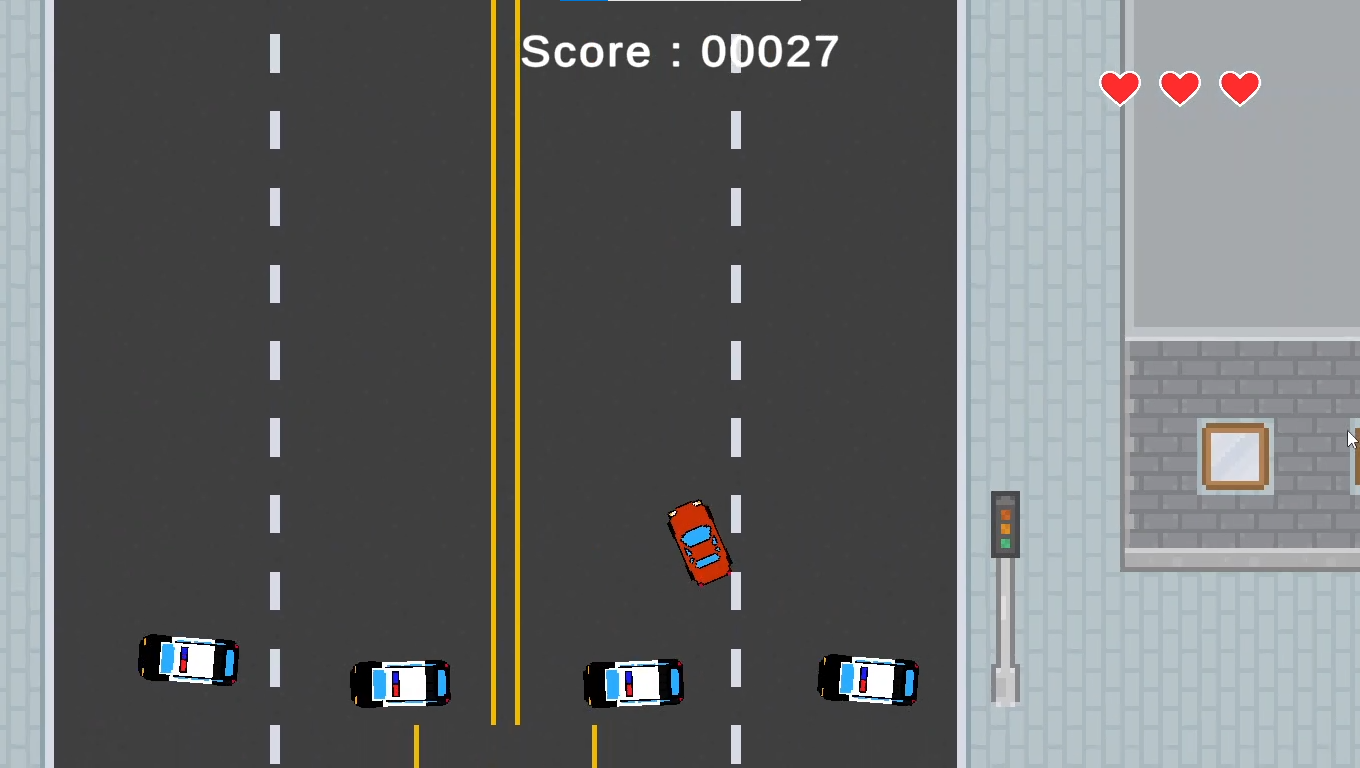Click the framed window on the building
The width and height of the screenshot is (1360, 768).
[1235, 455]
